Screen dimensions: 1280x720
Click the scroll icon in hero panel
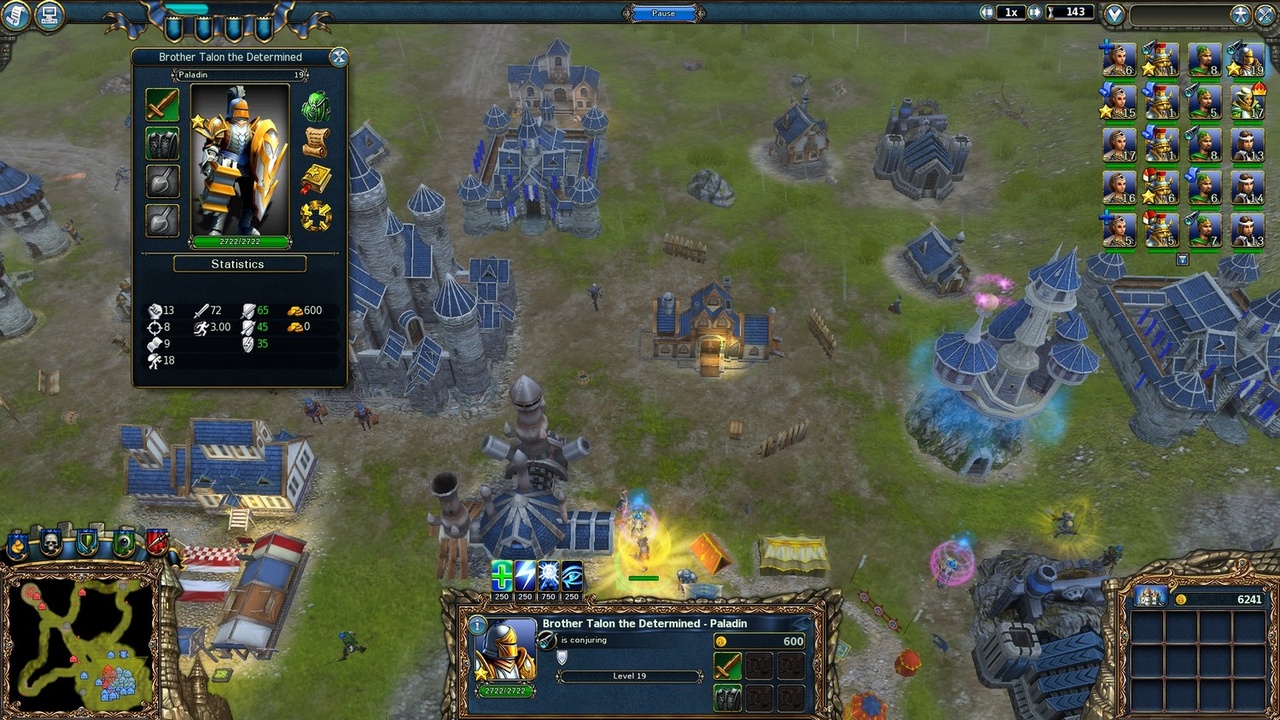[x=315, y=141]
